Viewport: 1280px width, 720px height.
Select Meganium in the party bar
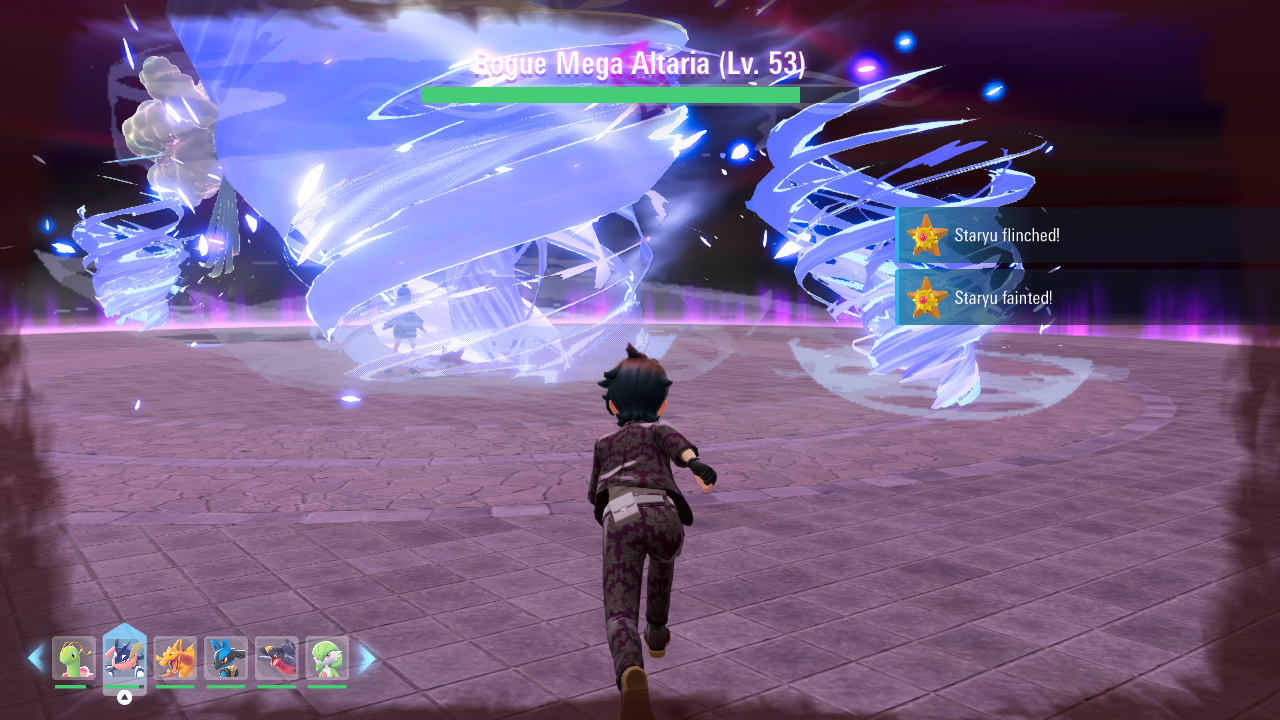[74, 658]
